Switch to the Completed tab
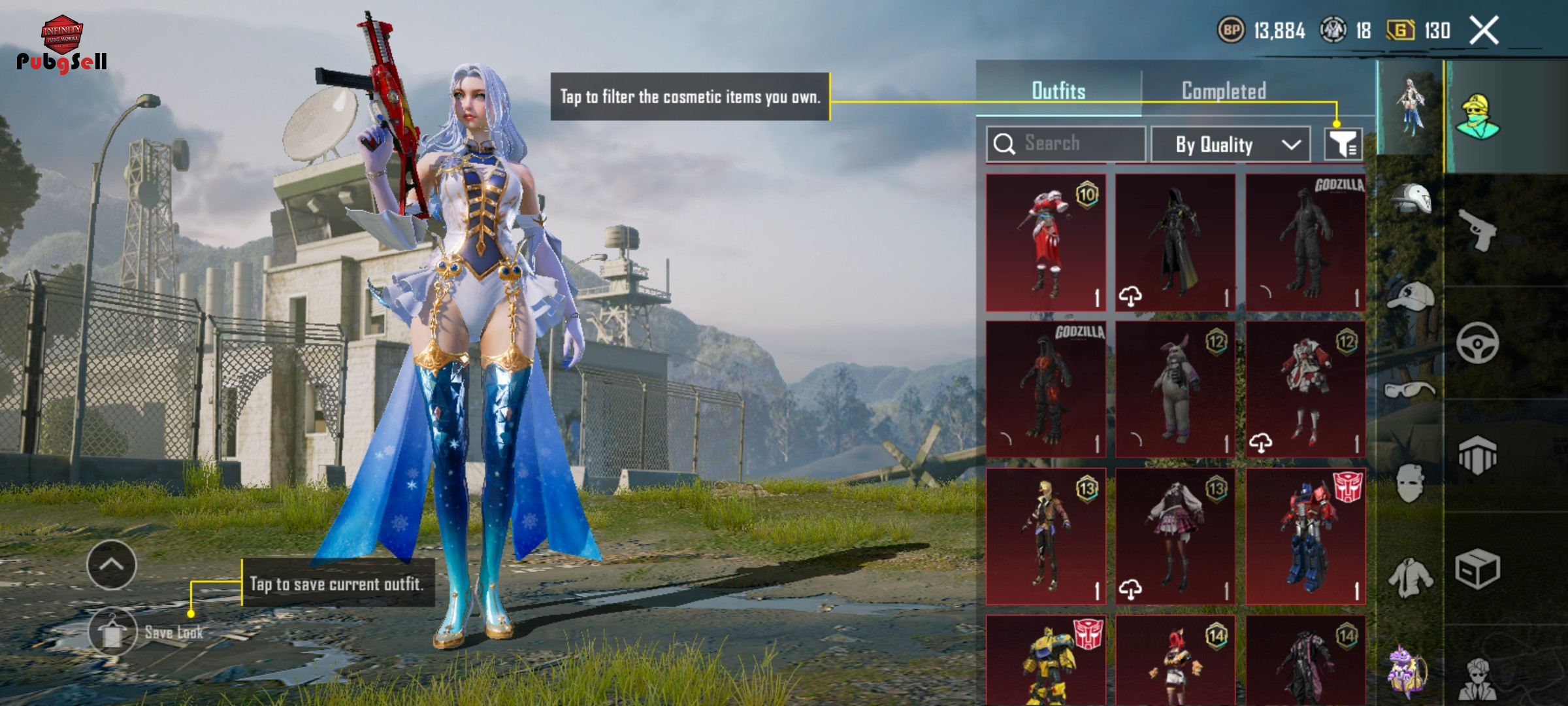 (x=1224, y=91)
